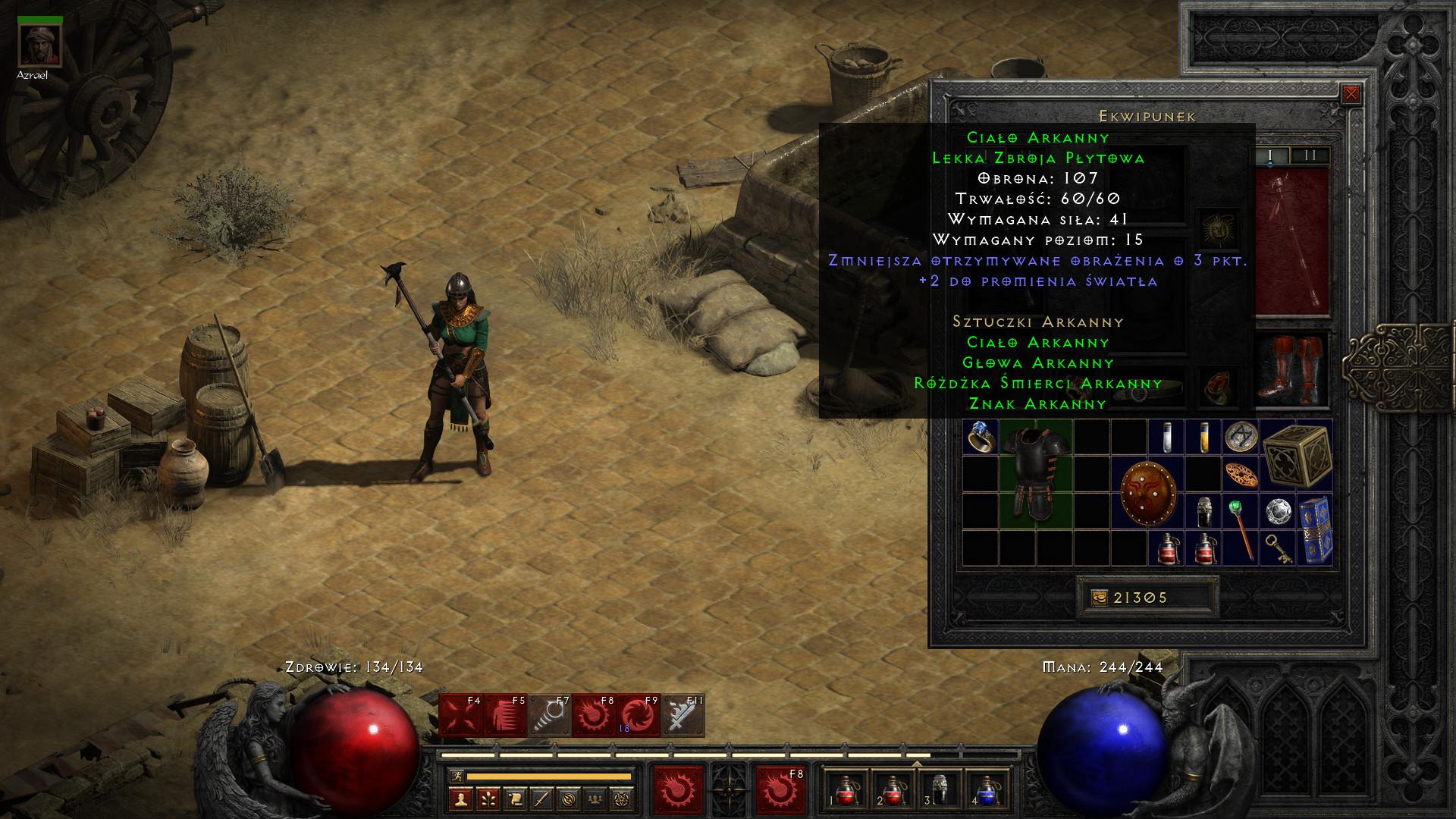Use the blue mana potion in belt
Viewport: 1456px width, 819px height.
coord(986,789)
